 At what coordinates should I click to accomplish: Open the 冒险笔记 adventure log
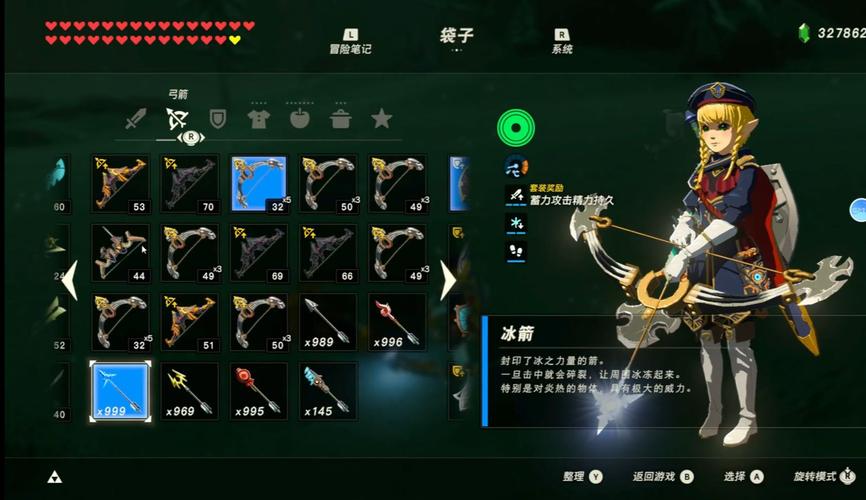point(350,41)
